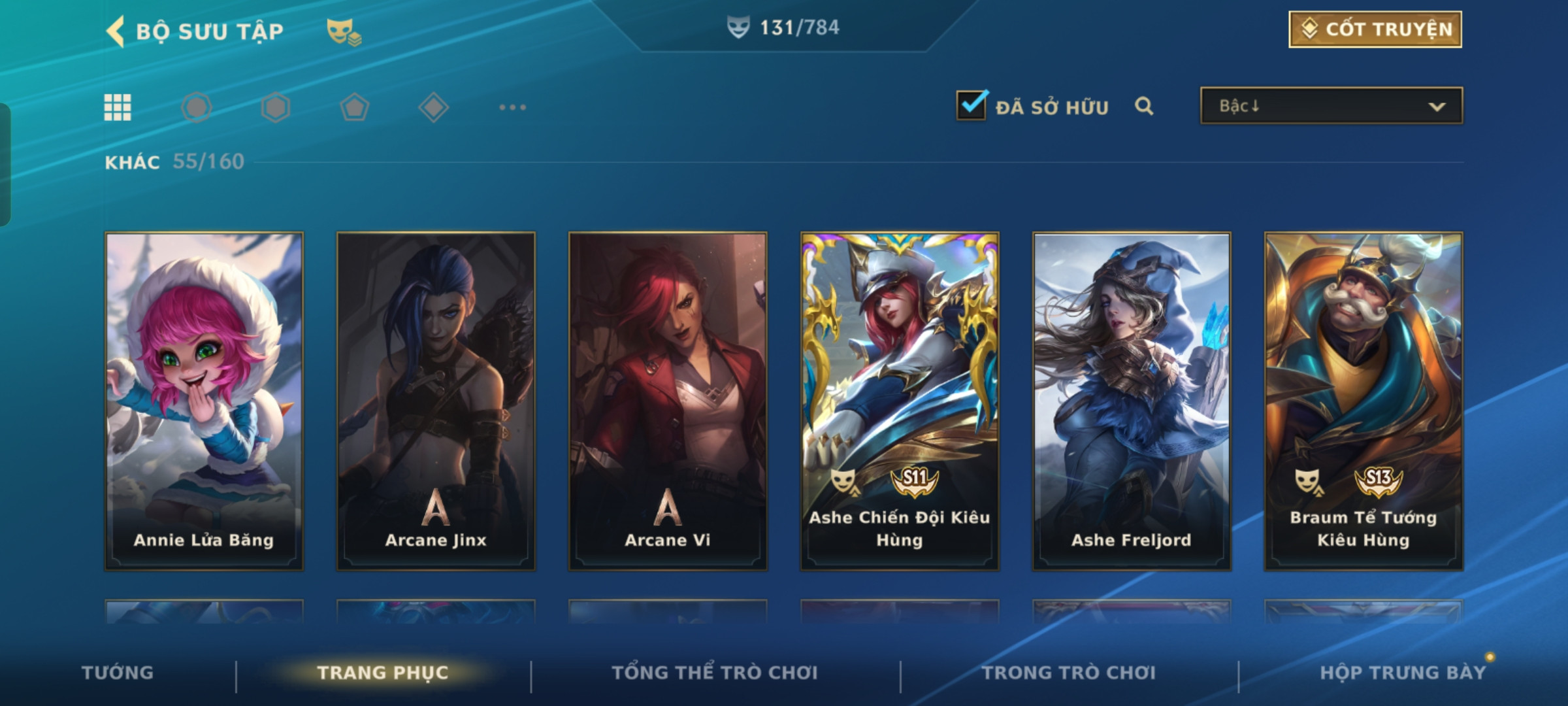Viewport: 1568px width, 706px height.
Task: View Ashe Chiến Đội Kiêu Hùng skin
Action: pos(900,401)
